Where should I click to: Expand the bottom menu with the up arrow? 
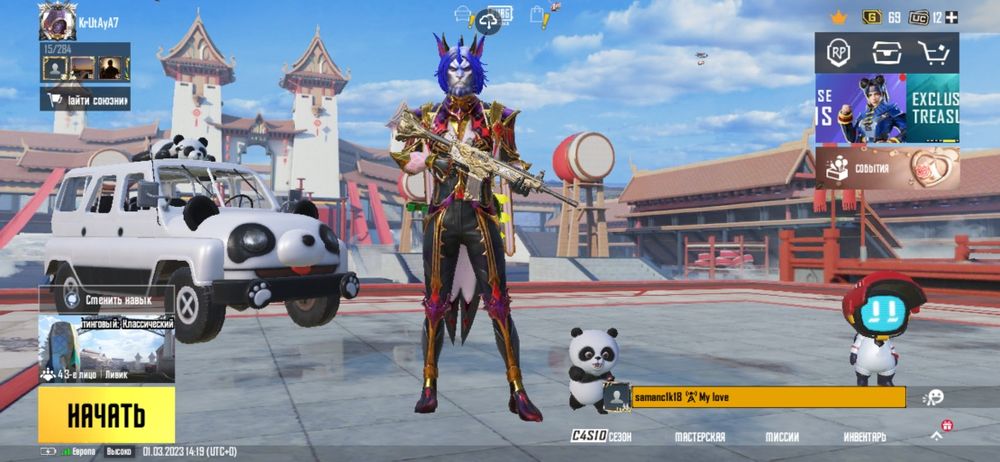(937, 436)
